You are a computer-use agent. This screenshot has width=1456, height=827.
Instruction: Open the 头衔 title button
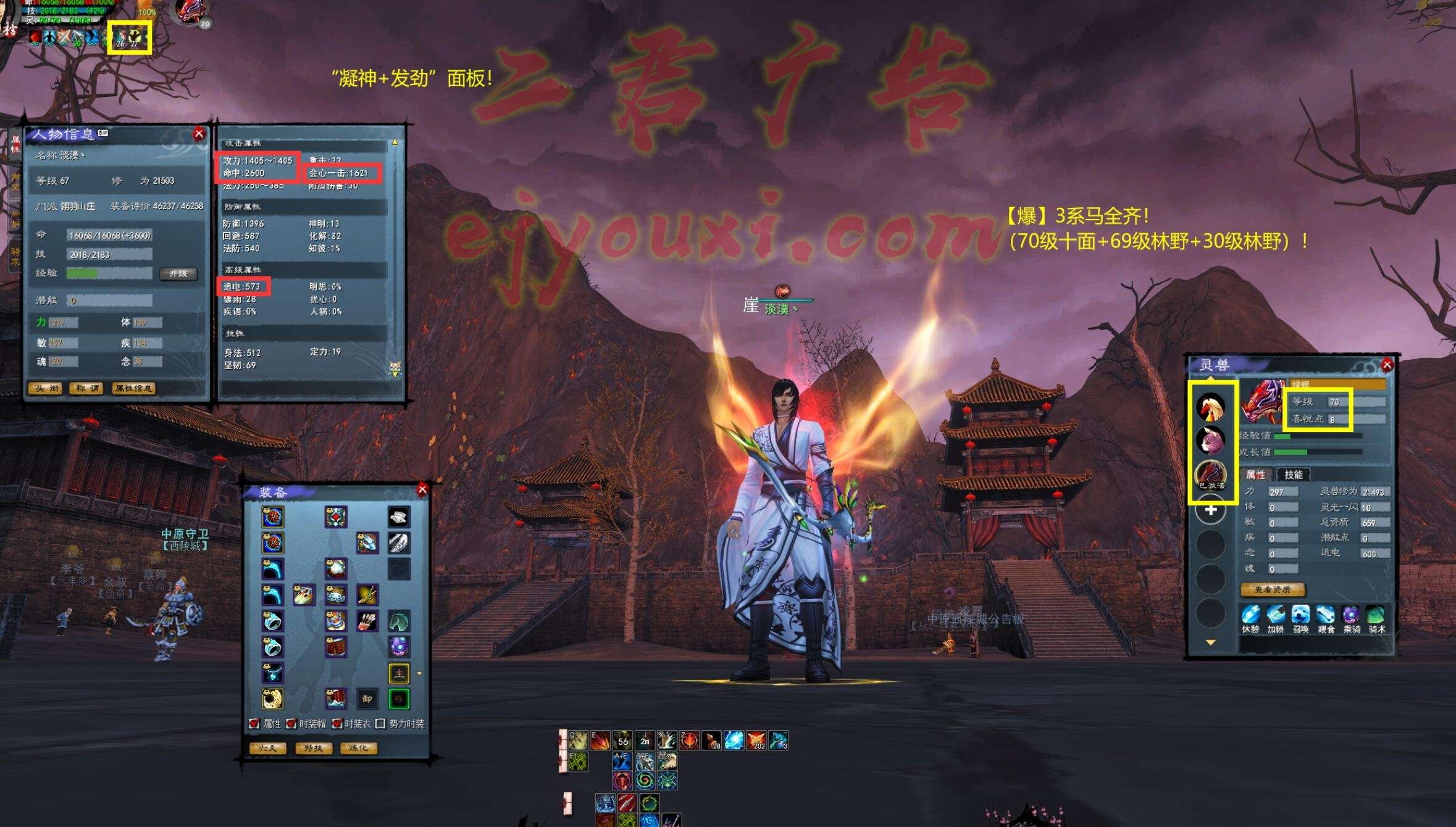46,388
